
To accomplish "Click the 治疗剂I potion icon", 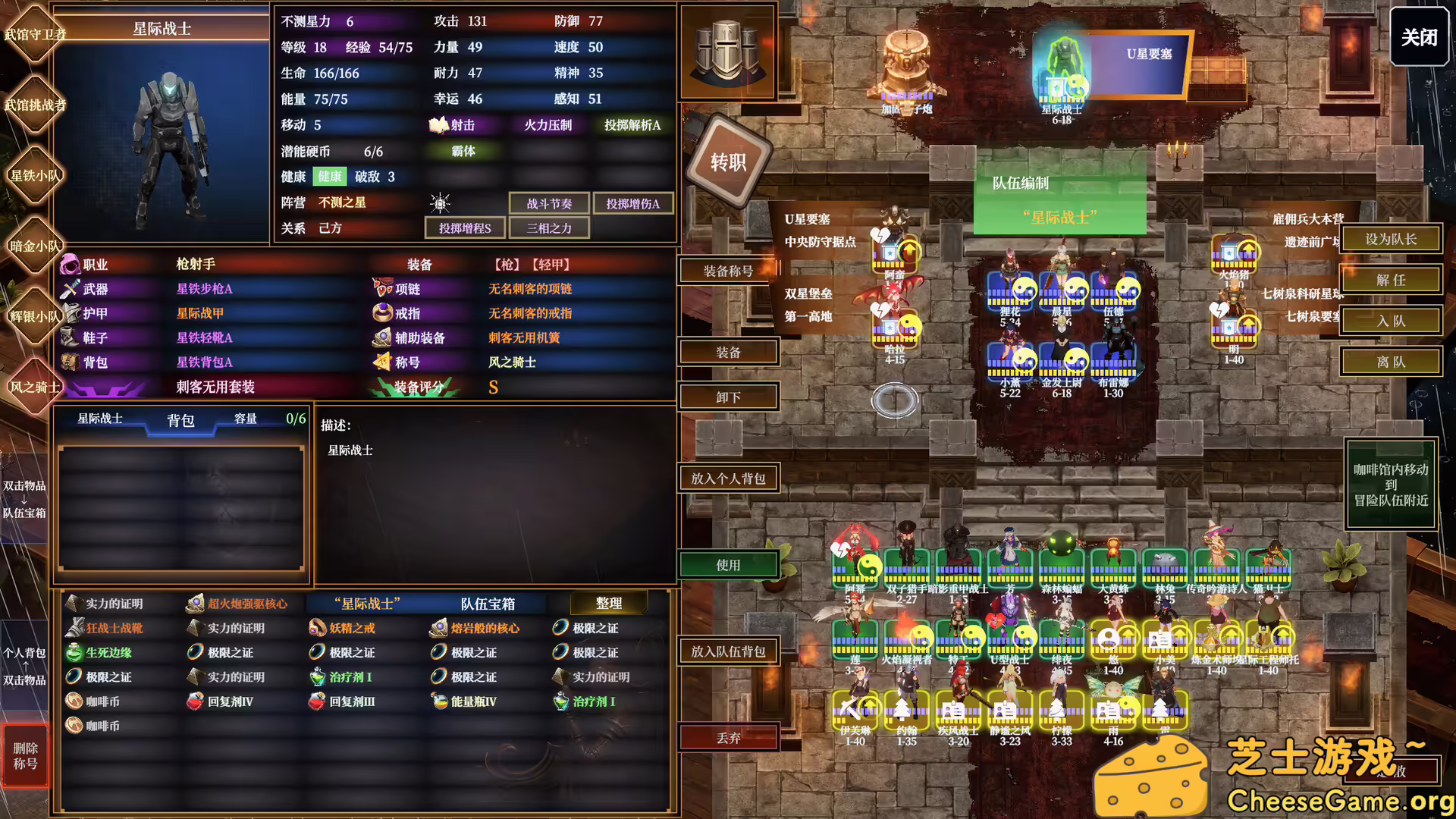I will (316, 676).
